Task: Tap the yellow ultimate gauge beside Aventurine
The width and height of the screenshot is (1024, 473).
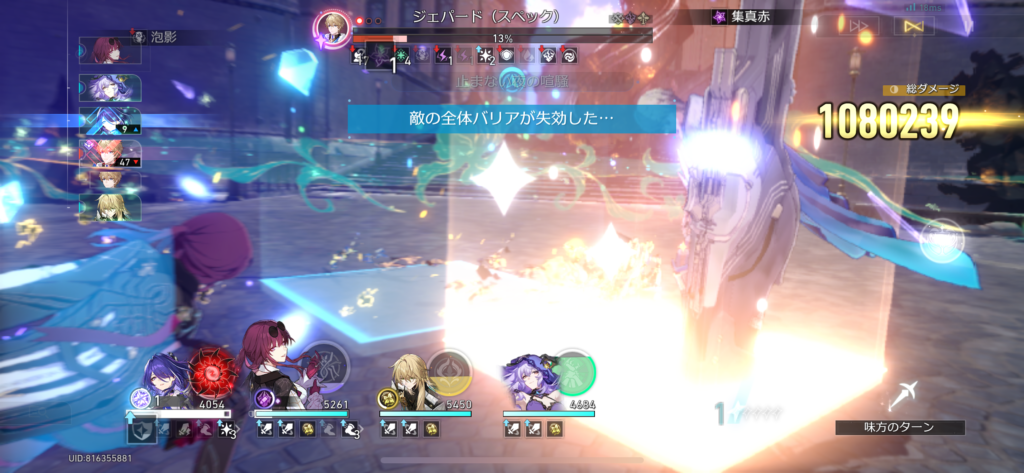Action: click(450, 371)
